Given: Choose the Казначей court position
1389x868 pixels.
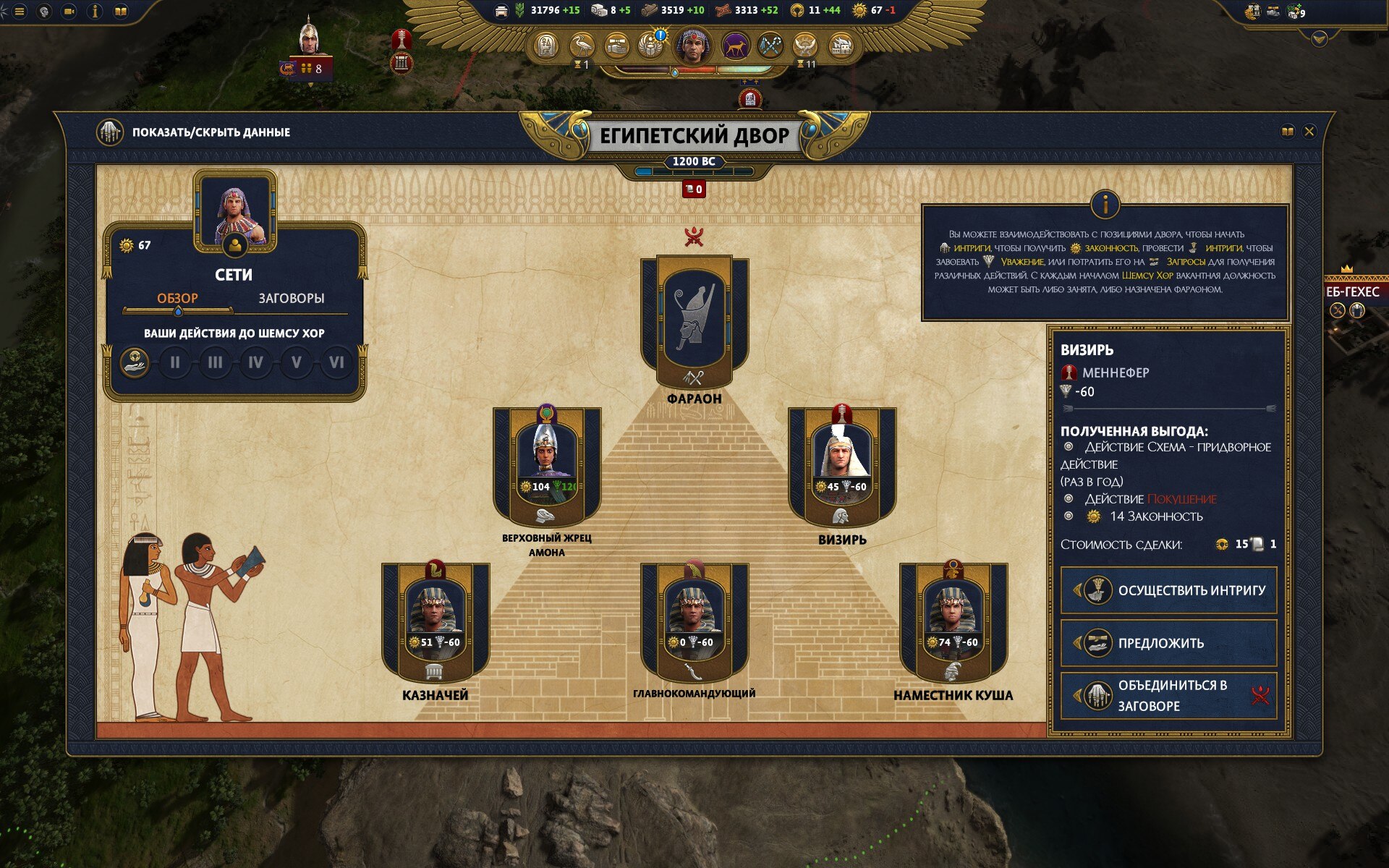Looking at the screenshot, I should [435, 619].
